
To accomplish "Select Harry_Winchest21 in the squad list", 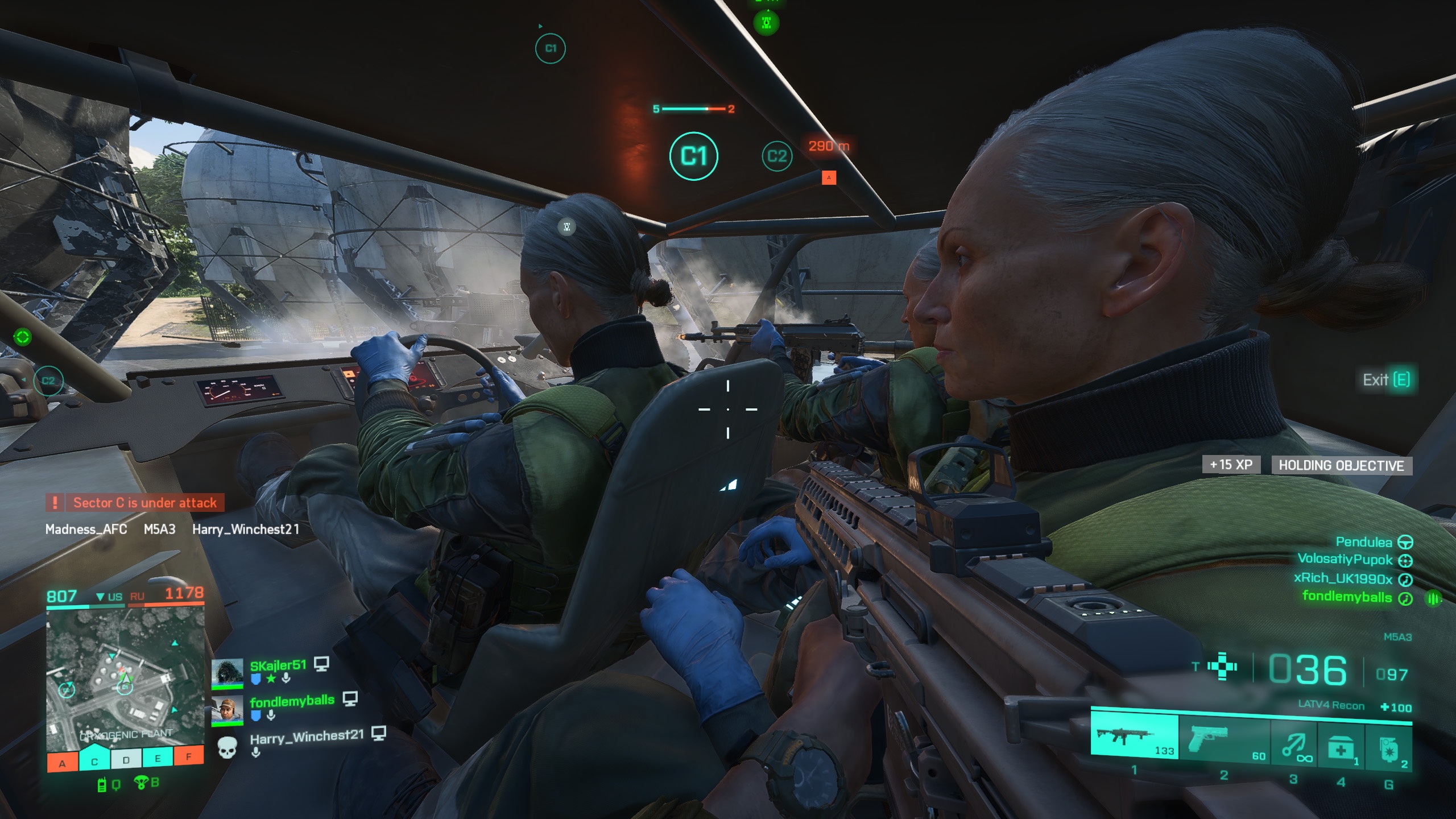I will click(x=306, y=737).
